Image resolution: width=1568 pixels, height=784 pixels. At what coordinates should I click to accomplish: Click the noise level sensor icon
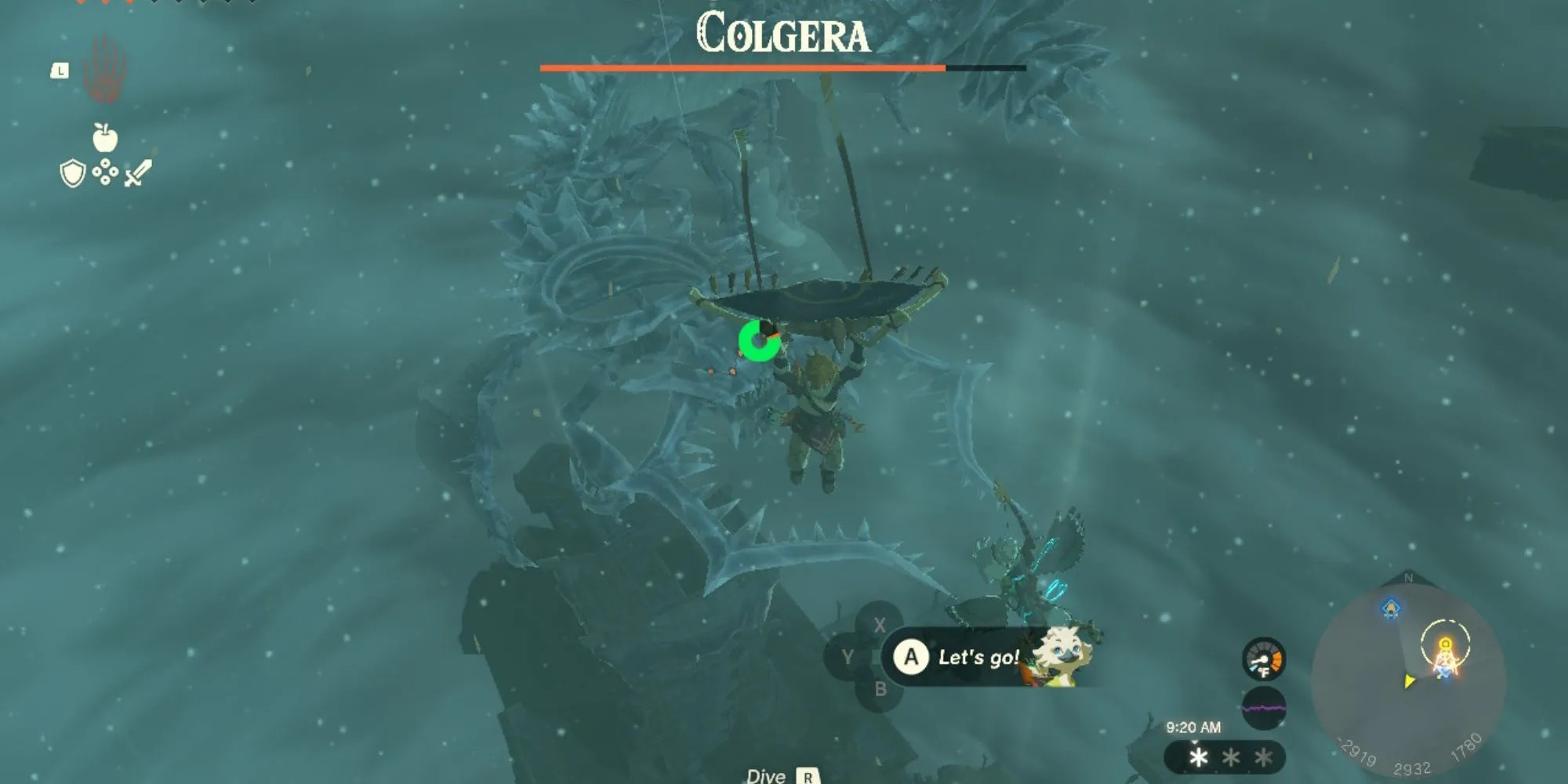click(x=1263, y=708)
